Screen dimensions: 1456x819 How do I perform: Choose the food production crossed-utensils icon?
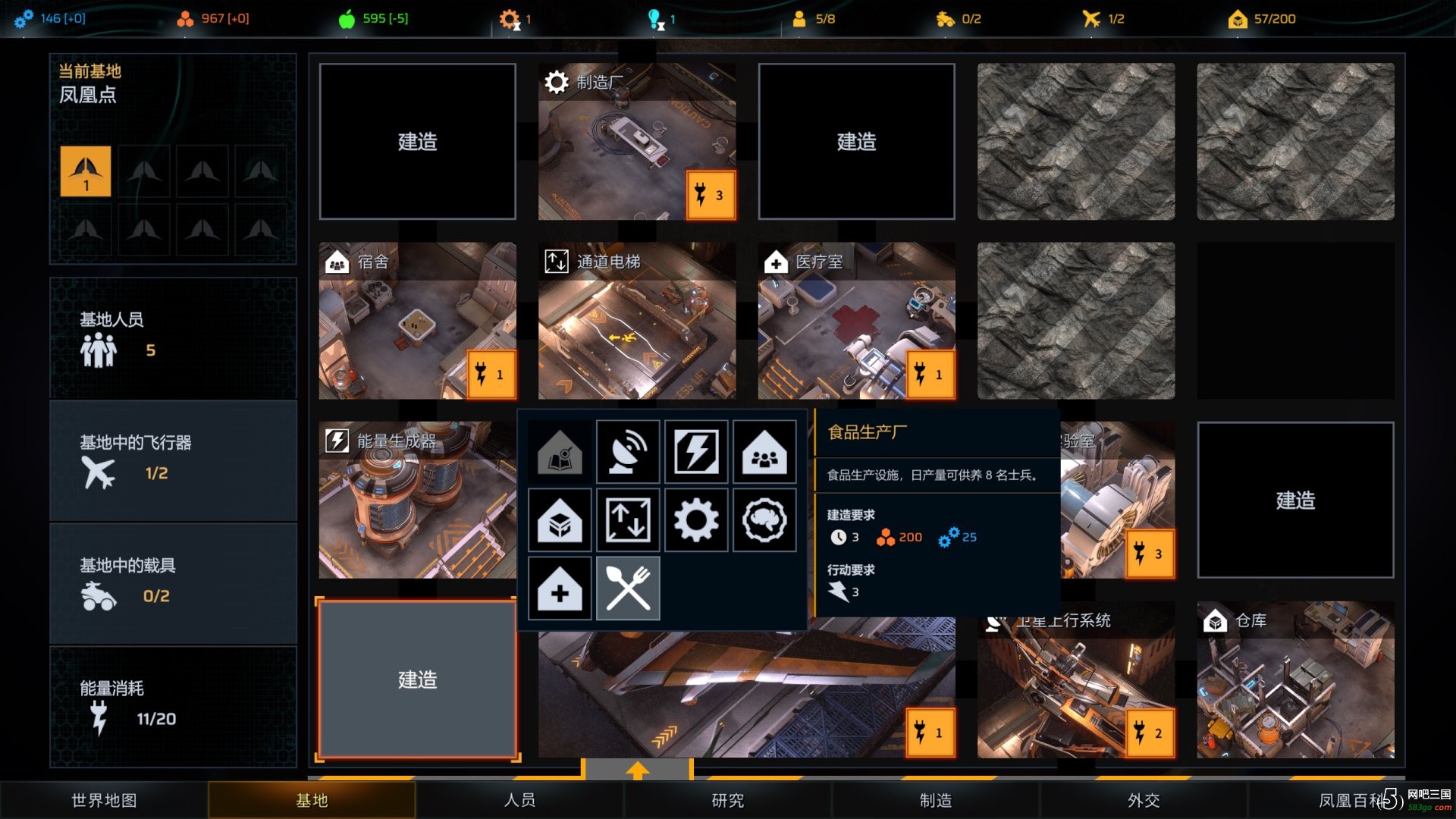628,588
